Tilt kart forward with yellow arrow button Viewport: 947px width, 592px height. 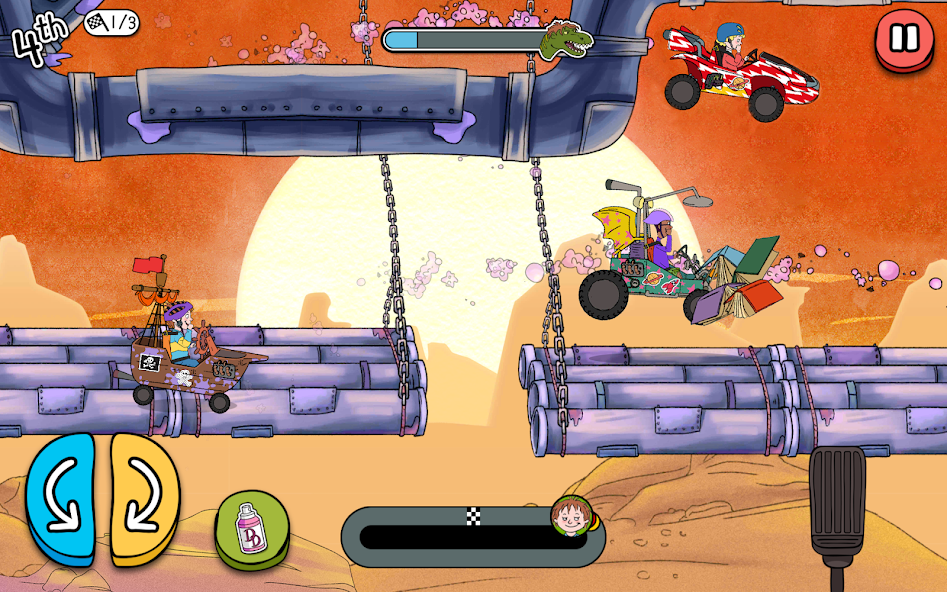[144, 498]
